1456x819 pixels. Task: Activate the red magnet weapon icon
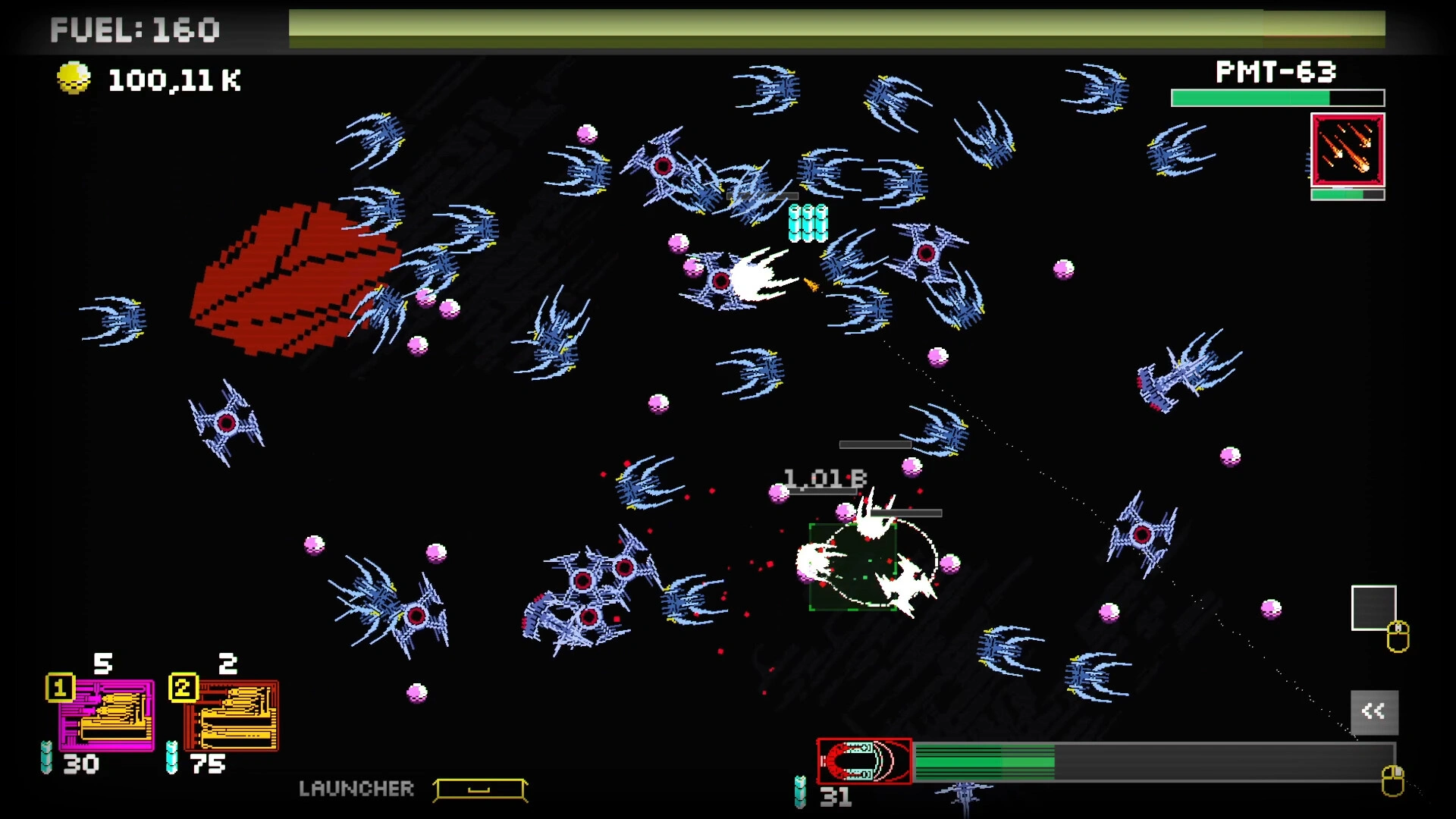864,761
